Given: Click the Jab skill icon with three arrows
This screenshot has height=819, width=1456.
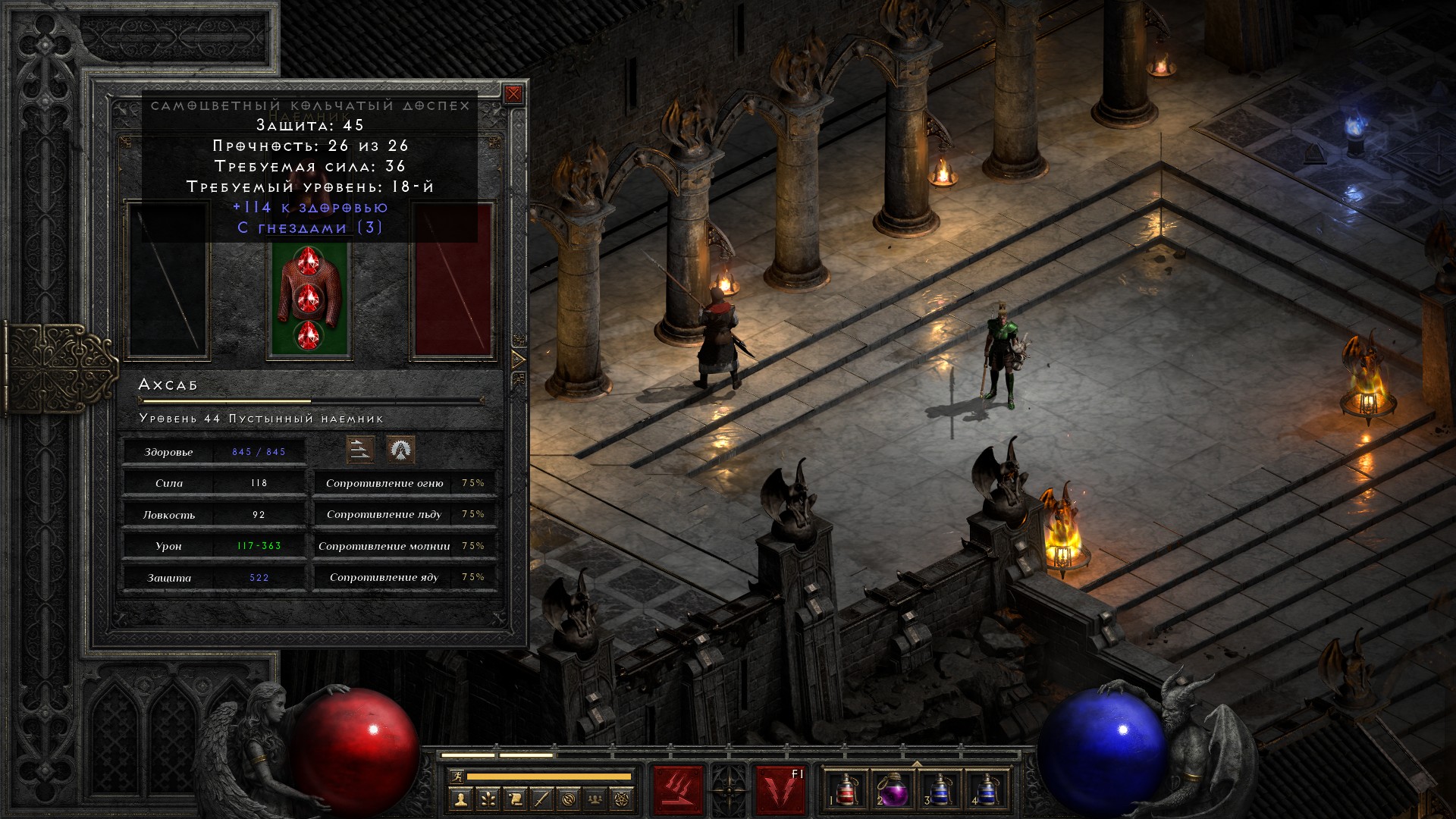Looking at the screenshot, I should [x=360, y=450].
